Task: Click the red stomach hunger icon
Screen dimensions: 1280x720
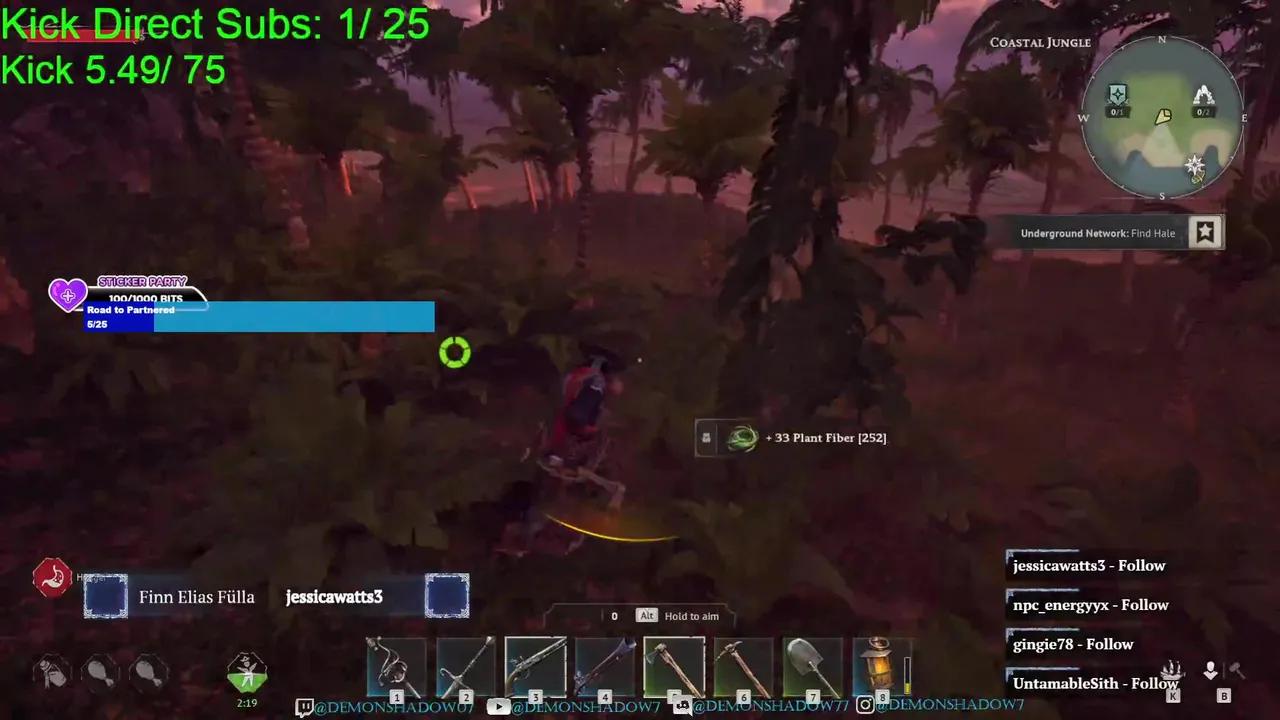Action: click(52, 577)
